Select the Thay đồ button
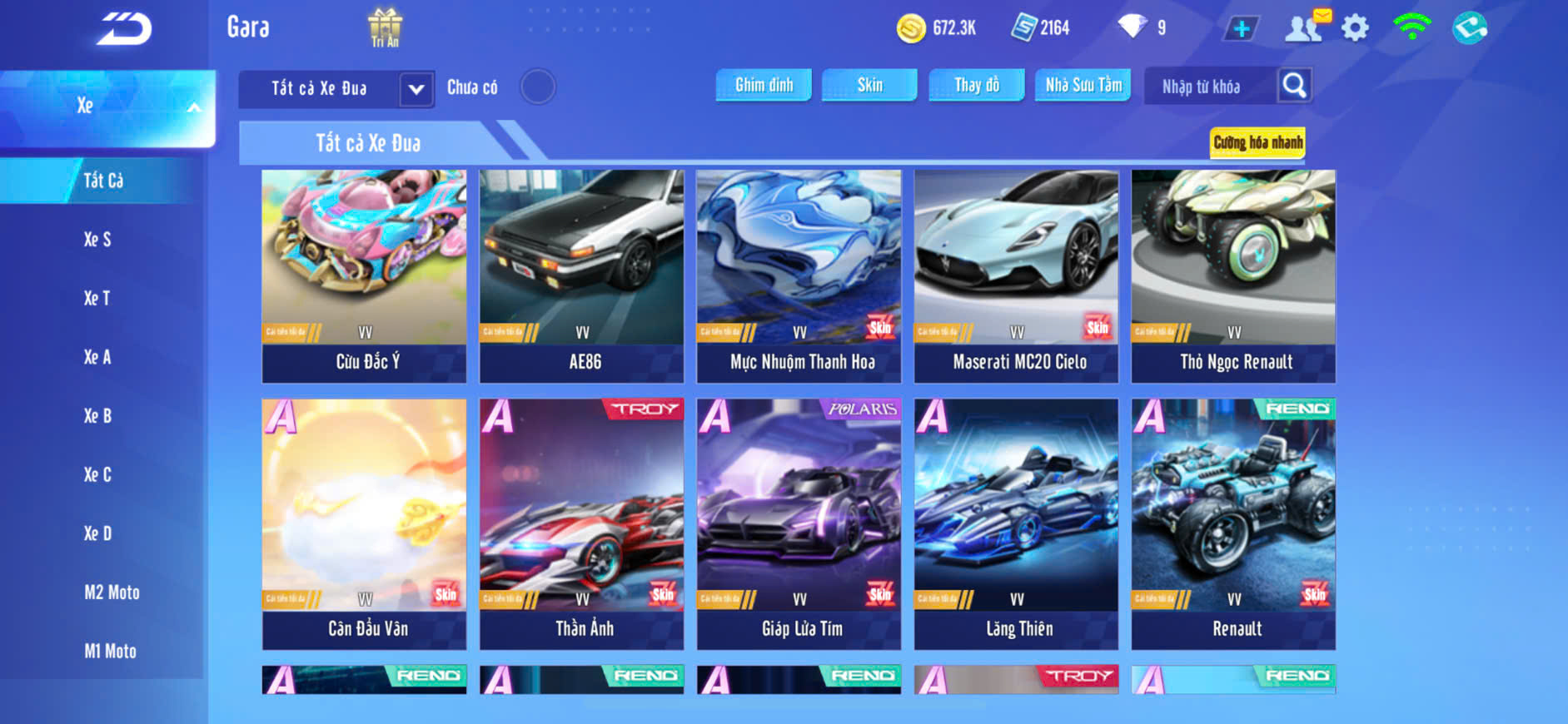The image size is (1568, 724). (x=977, y=85)
